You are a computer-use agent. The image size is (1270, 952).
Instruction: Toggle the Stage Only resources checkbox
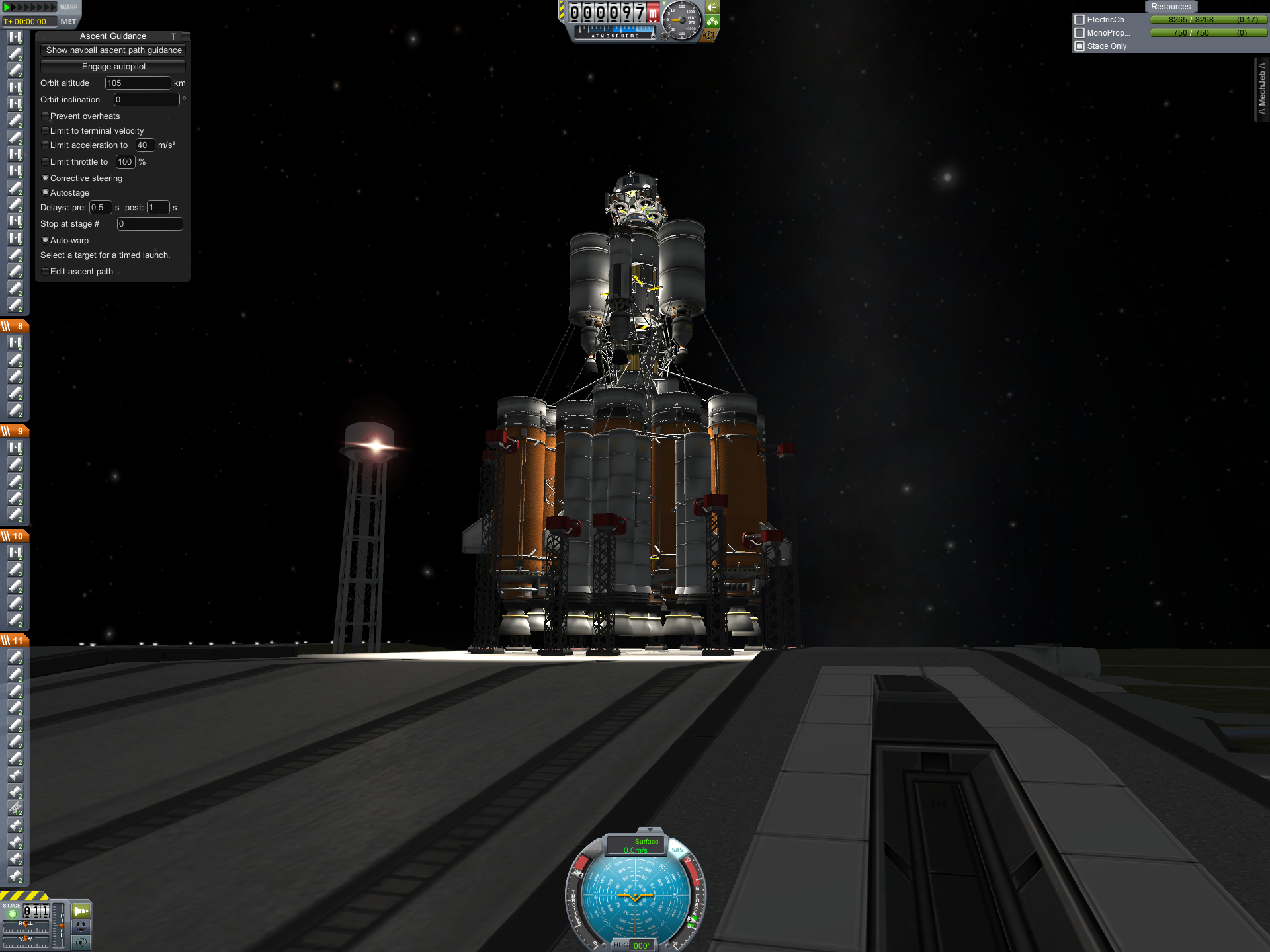click(1079, 46)
